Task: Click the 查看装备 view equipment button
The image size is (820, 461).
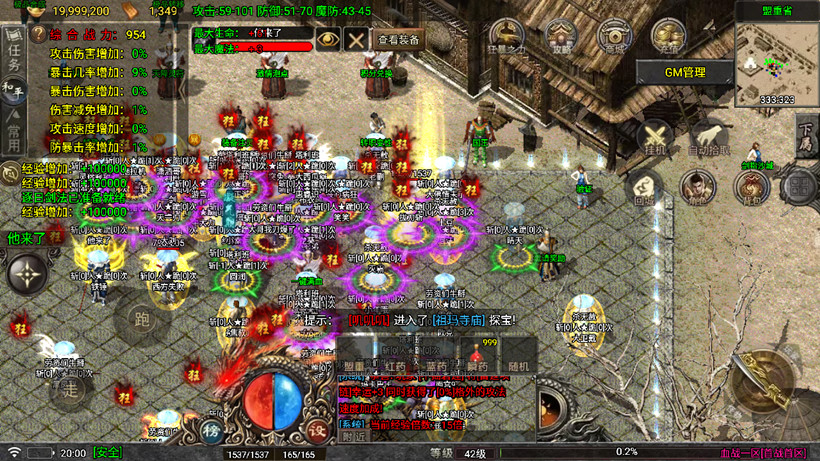Action: [x=398, y=39]
